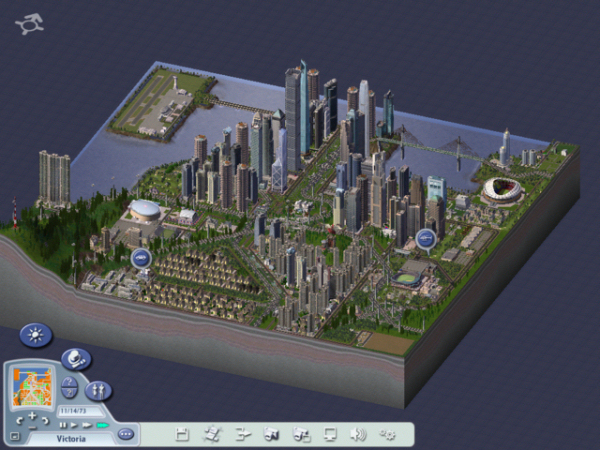Open Mayor mode with the top hat button
This screenshot has height=450, width=600.
point(75,358)
